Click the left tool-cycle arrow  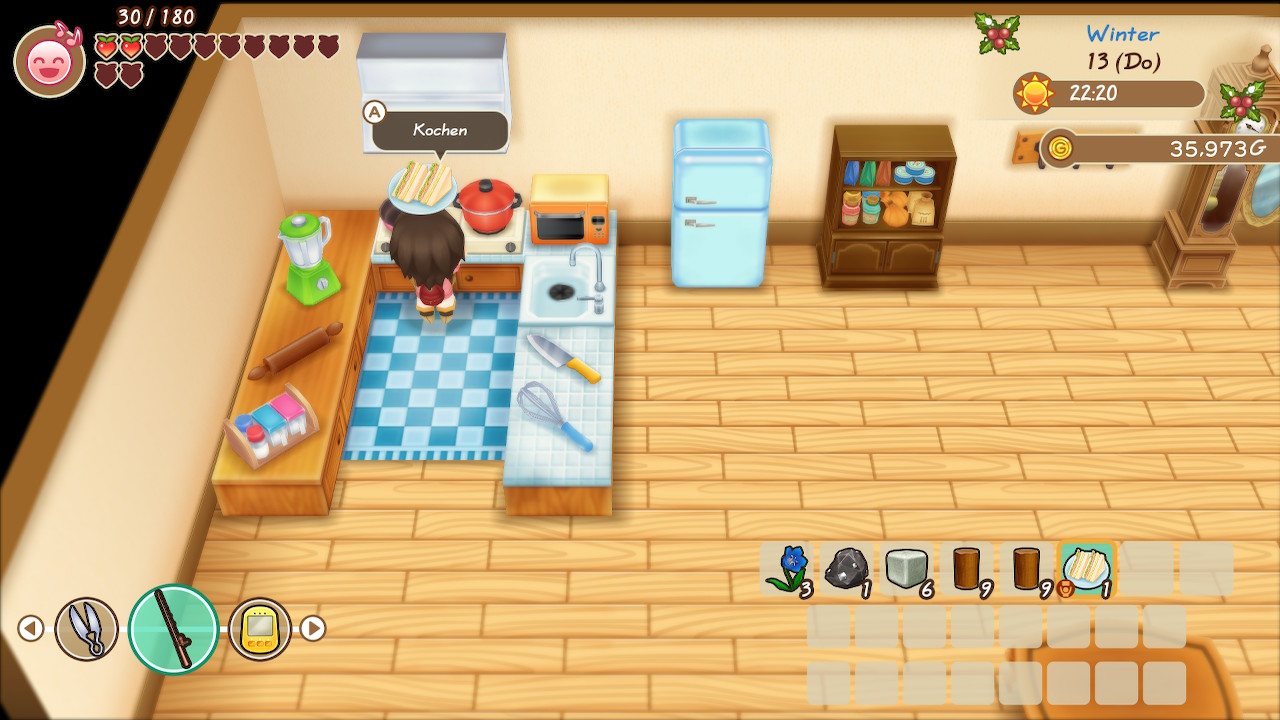point(31,628)
